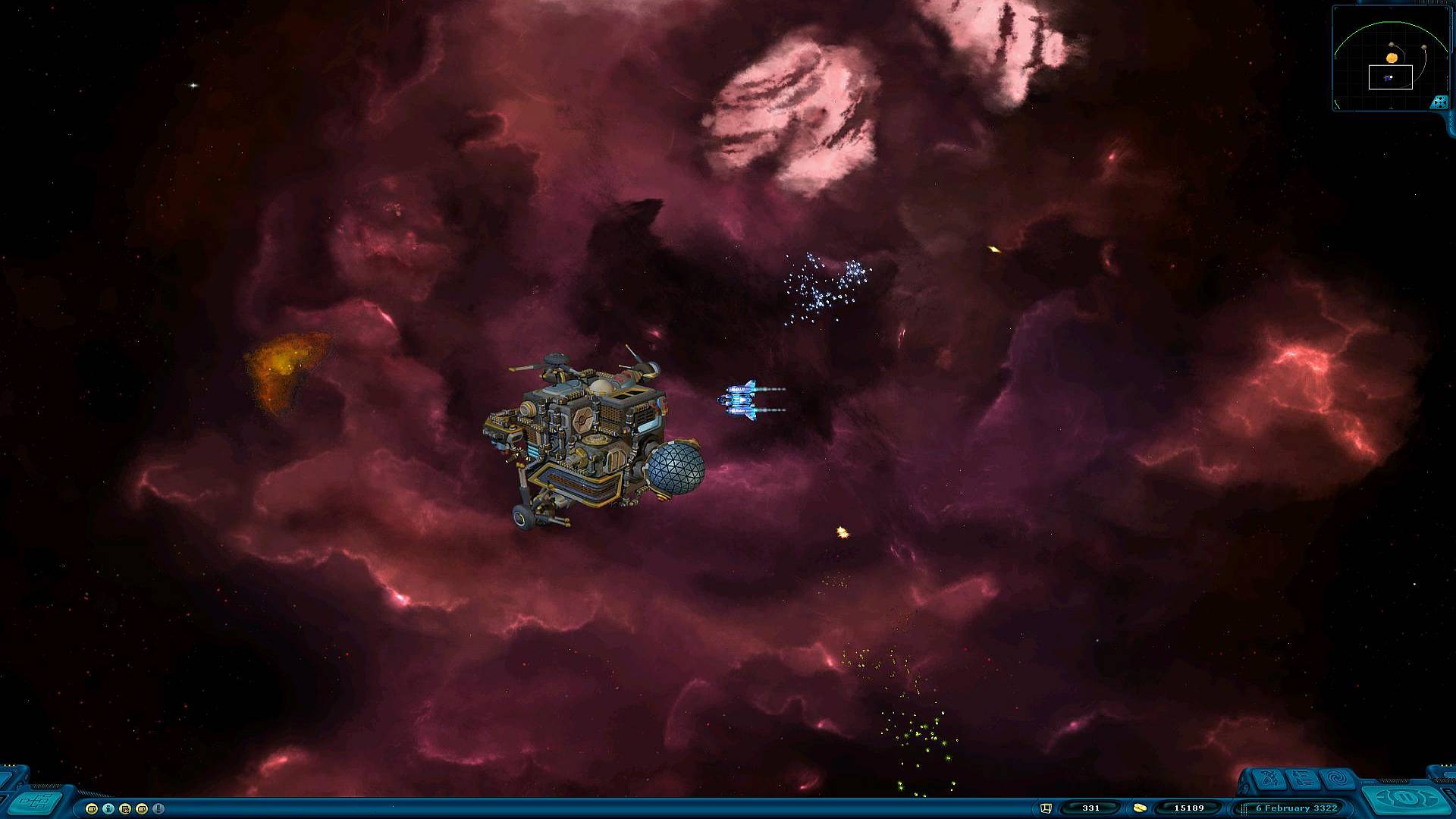Select the equipment list icon
This screenshot has height=819, width=1456.
point(1301,780)
